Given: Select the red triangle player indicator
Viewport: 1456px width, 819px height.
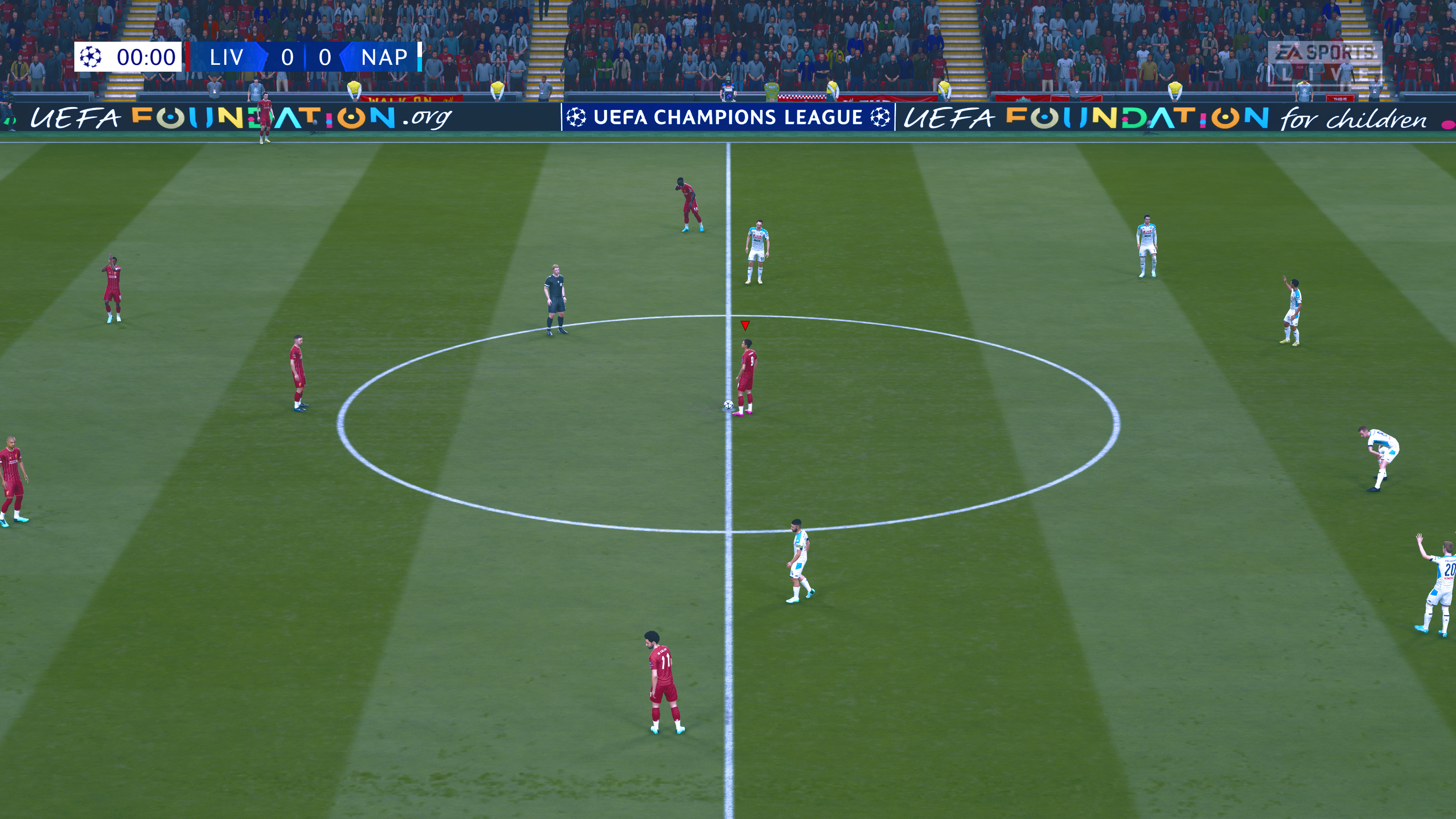Looking at the screenshot, I should pos(745,326).
